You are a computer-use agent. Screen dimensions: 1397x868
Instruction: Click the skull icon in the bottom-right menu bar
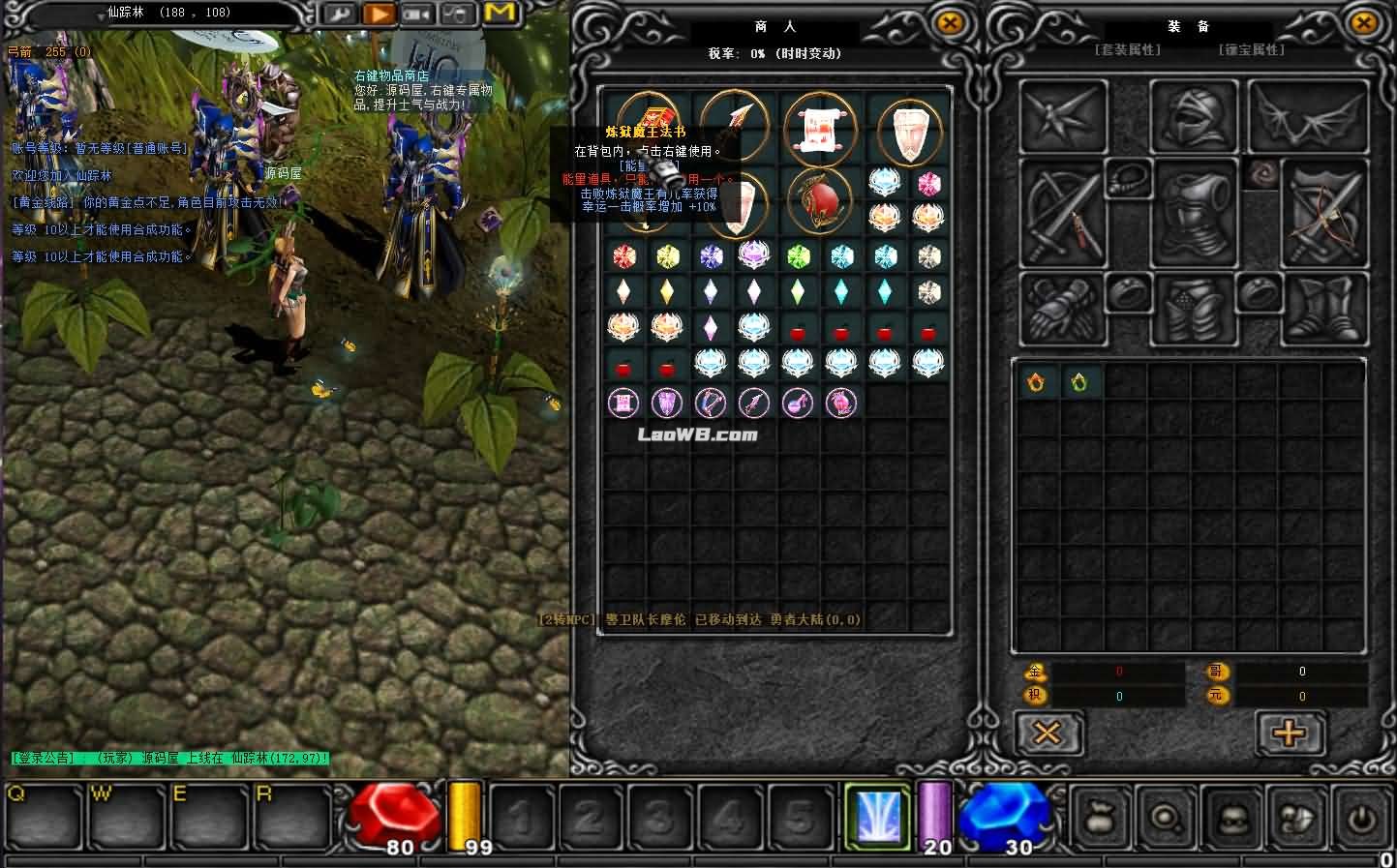click(x=1230, y=818)
